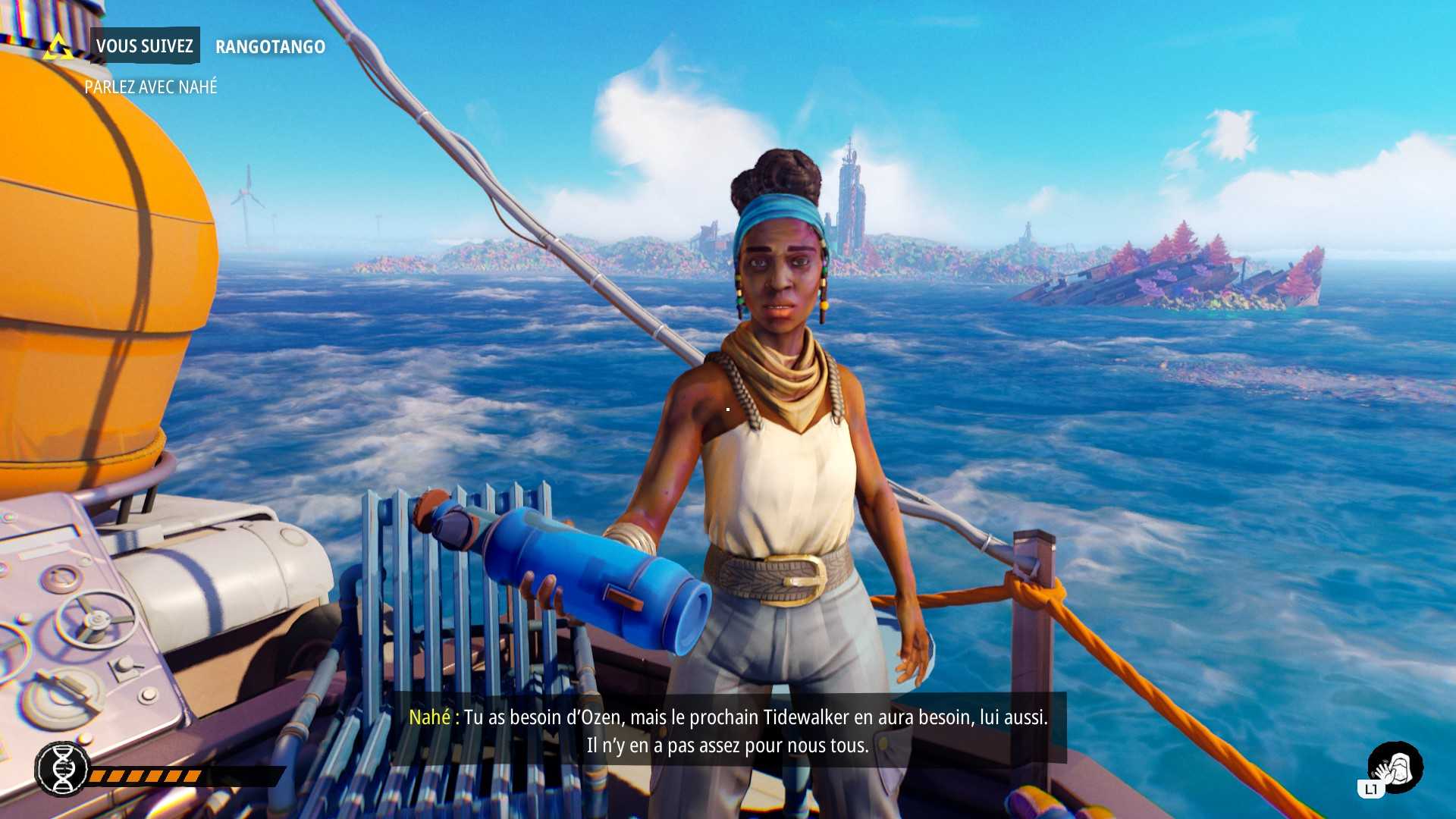Select the "Vous suivez" label
The image size is (1456, 819).
click(x=144, y=46)
